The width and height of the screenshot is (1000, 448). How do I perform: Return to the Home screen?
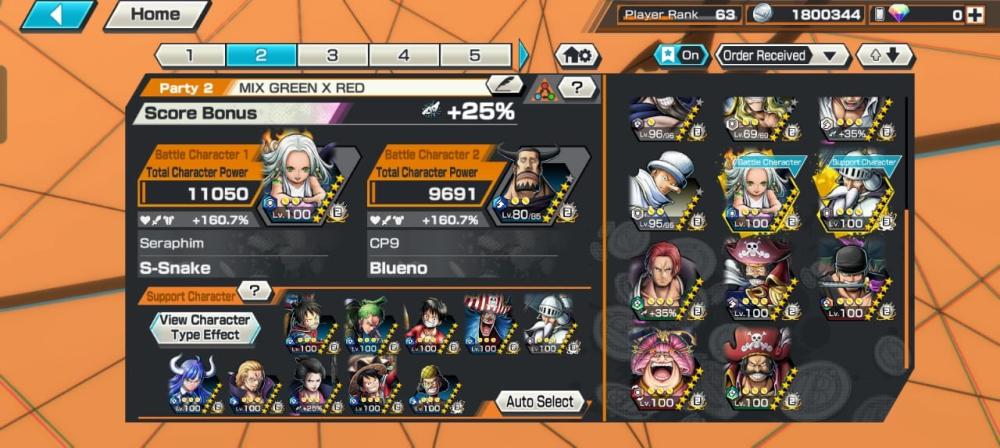click(x=155, y=15)
